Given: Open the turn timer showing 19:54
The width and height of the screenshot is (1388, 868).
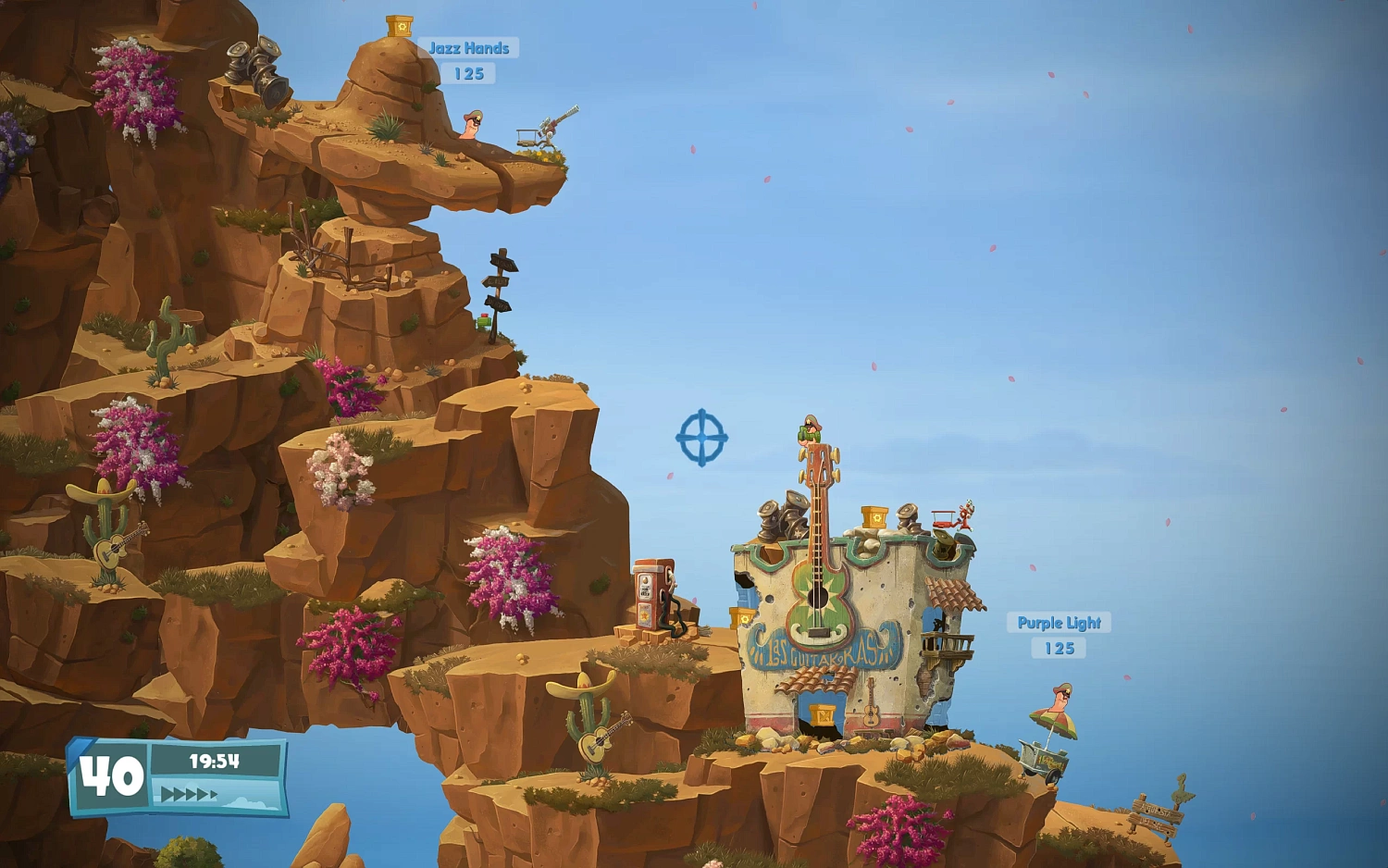Looking at the screenshot, I should (215, 759).
